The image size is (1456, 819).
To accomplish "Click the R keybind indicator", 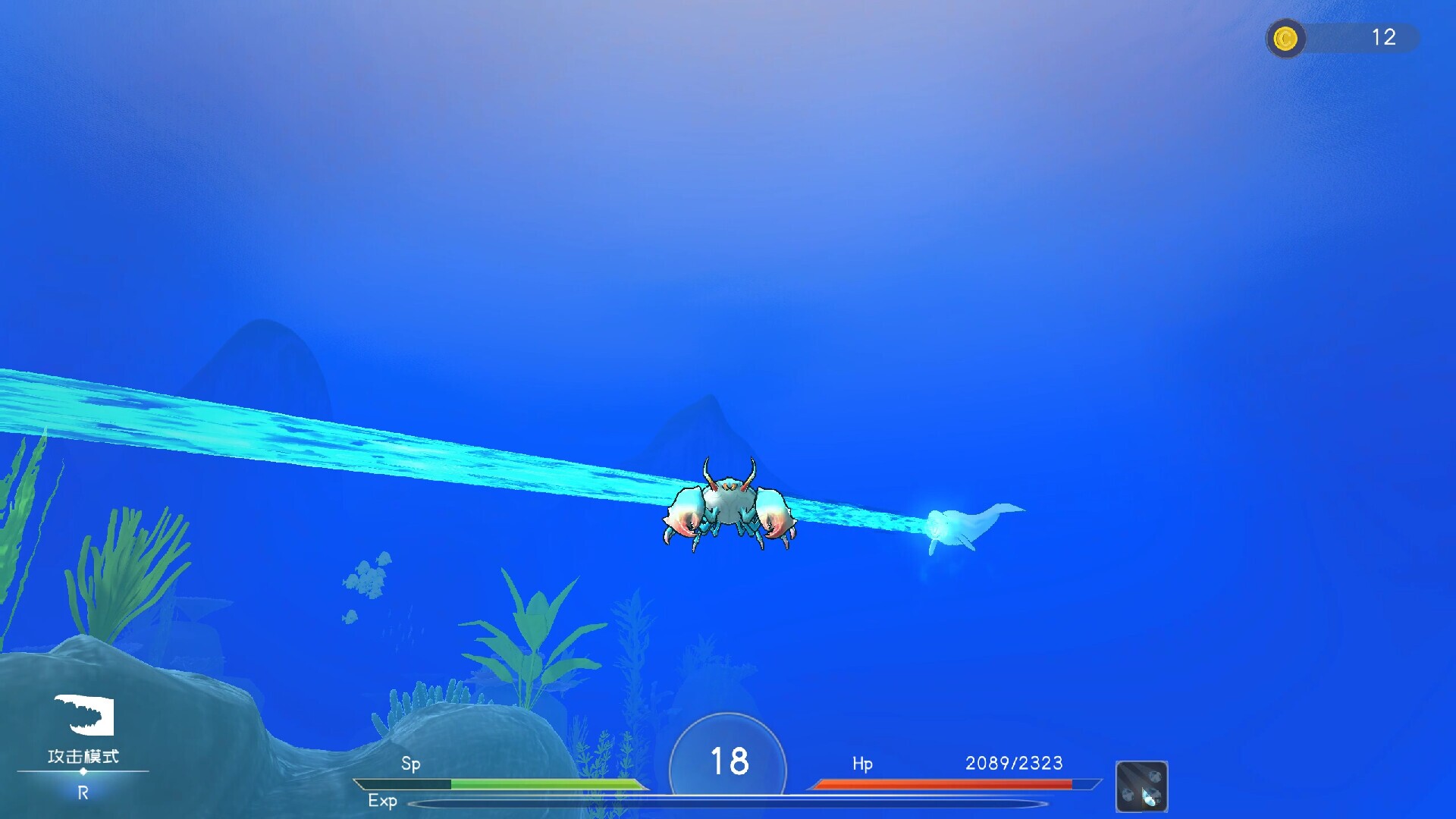I will pos(82,793).
